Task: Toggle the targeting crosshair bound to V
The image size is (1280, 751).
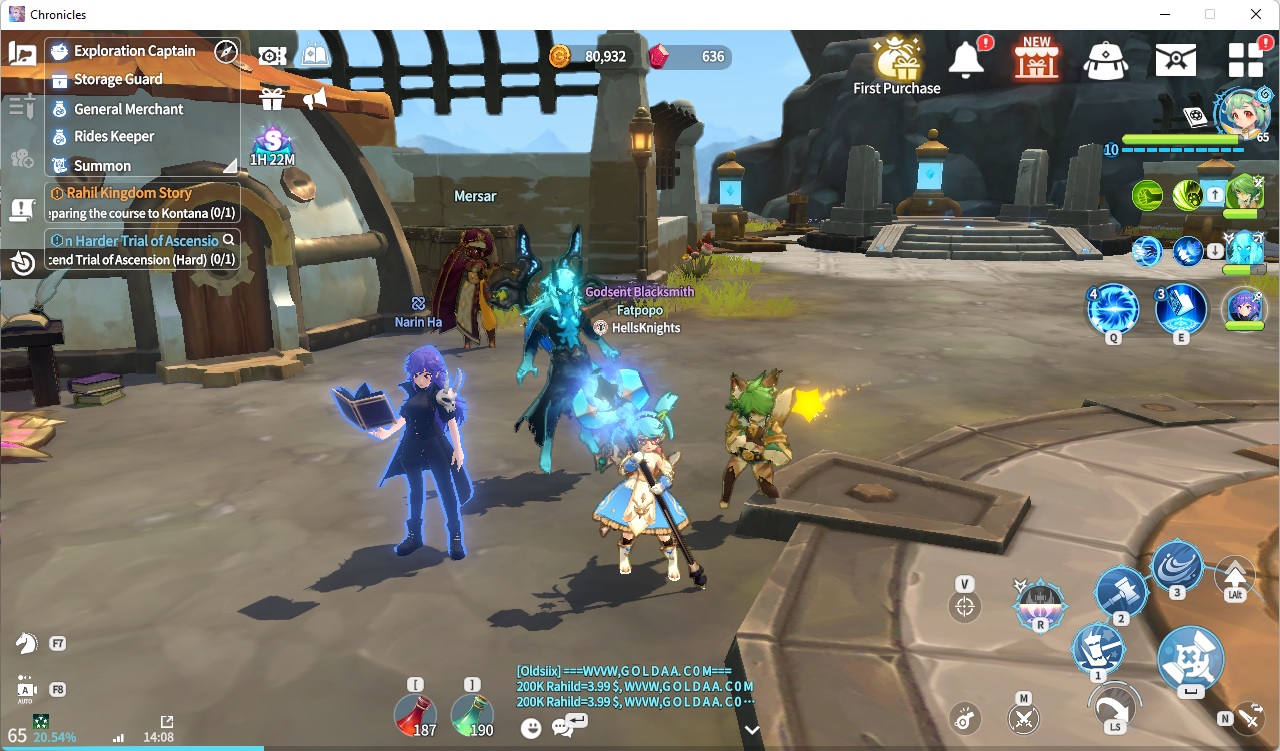Action: (x=965, y=605)
